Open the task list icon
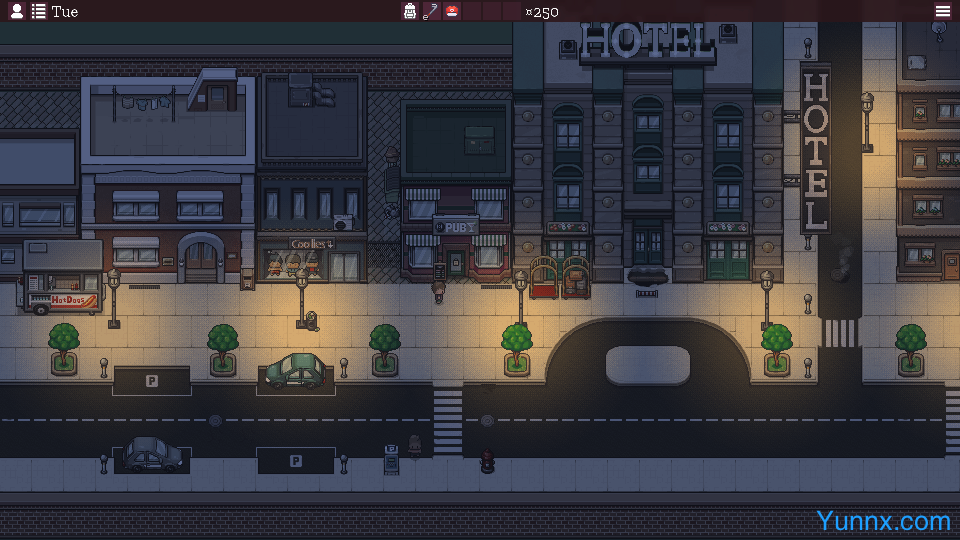The width and height of the screenshot is (960, 540). pos(38,11)
